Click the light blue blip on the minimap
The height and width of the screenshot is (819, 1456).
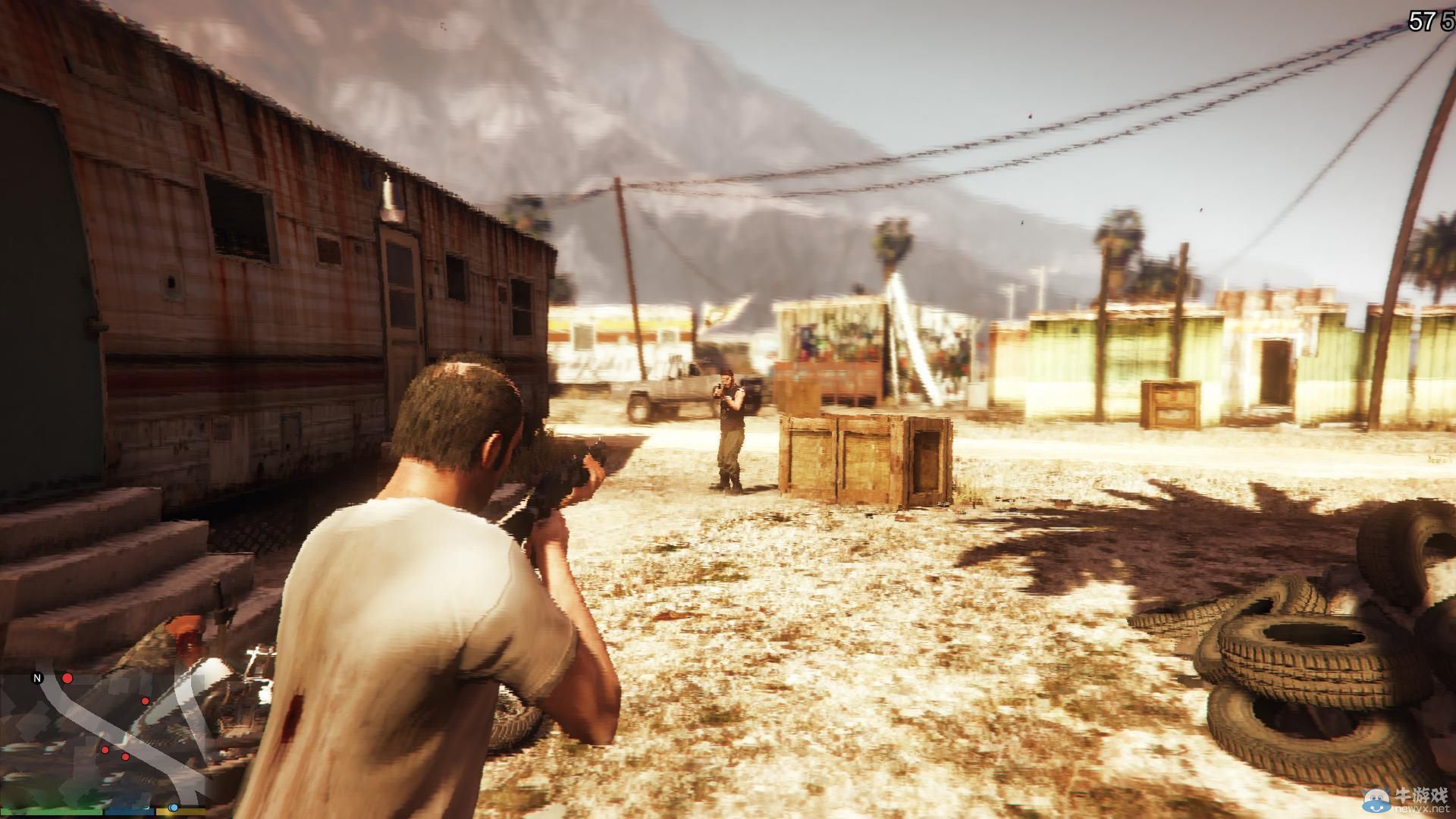173,808
